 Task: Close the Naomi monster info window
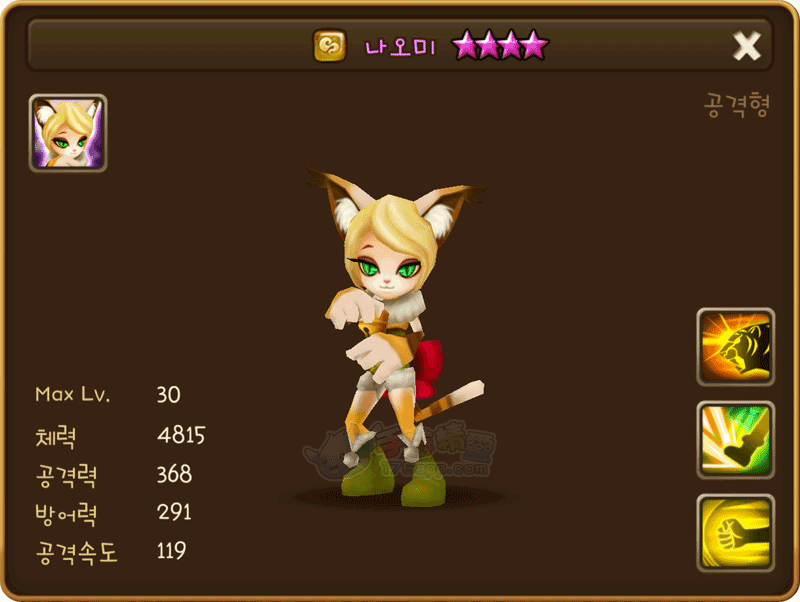tap(747, 45)
